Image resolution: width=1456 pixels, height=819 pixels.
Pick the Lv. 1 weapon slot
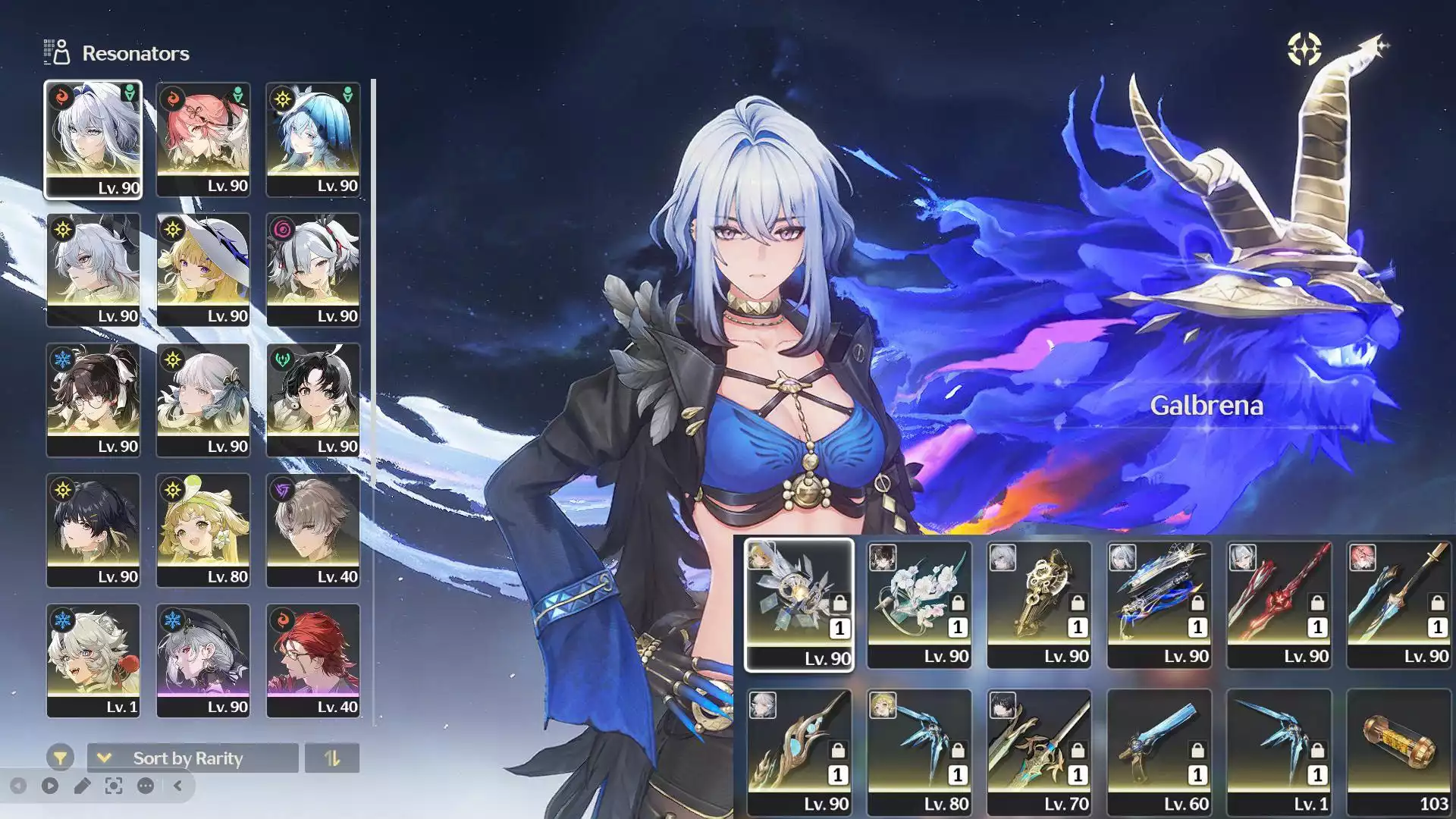(x=1278, y=752)
